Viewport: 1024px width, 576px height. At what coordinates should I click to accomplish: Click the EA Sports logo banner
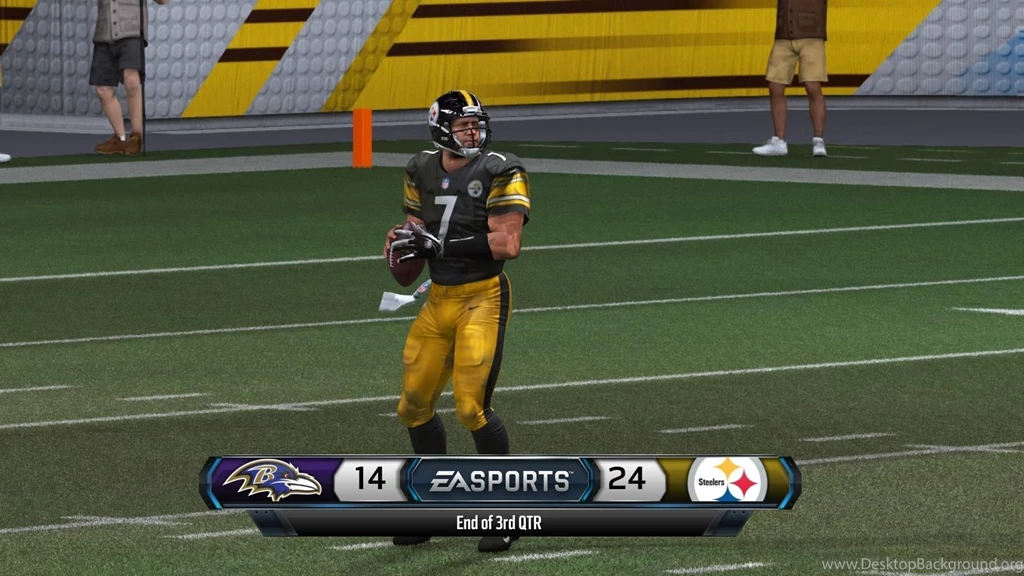tap(499, 481)
